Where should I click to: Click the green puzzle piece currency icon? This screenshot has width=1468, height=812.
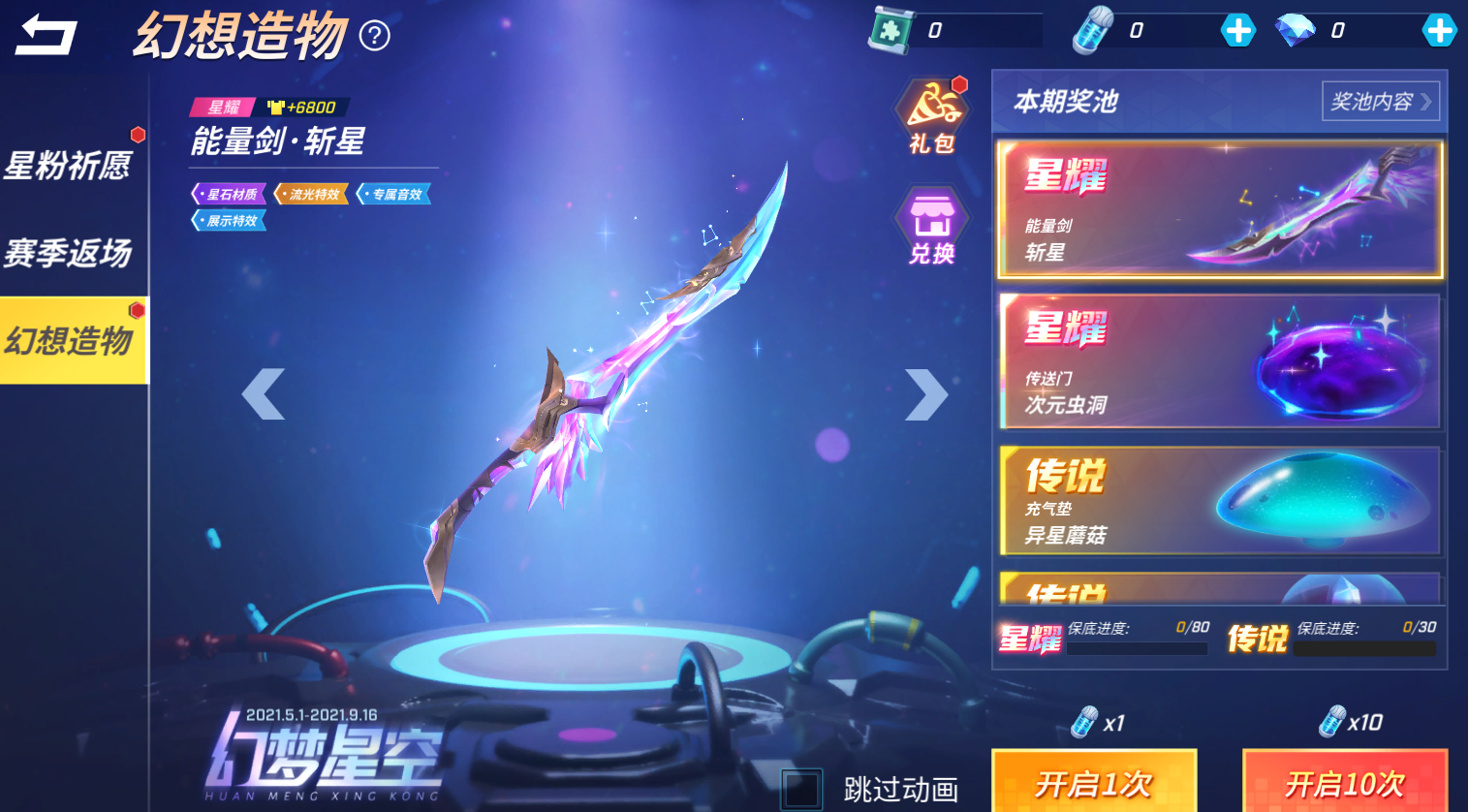(x=888, y=28)
